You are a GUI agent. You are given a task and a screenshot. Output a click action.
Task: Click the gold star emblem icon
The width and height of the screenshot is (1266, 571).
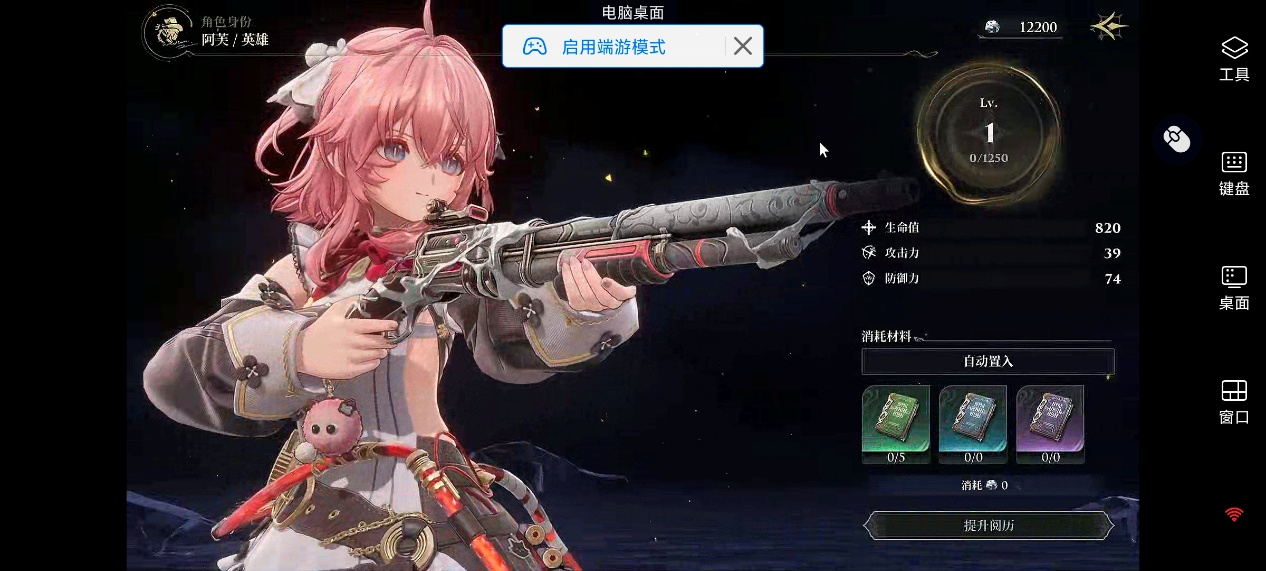[x=1108, y=27]
